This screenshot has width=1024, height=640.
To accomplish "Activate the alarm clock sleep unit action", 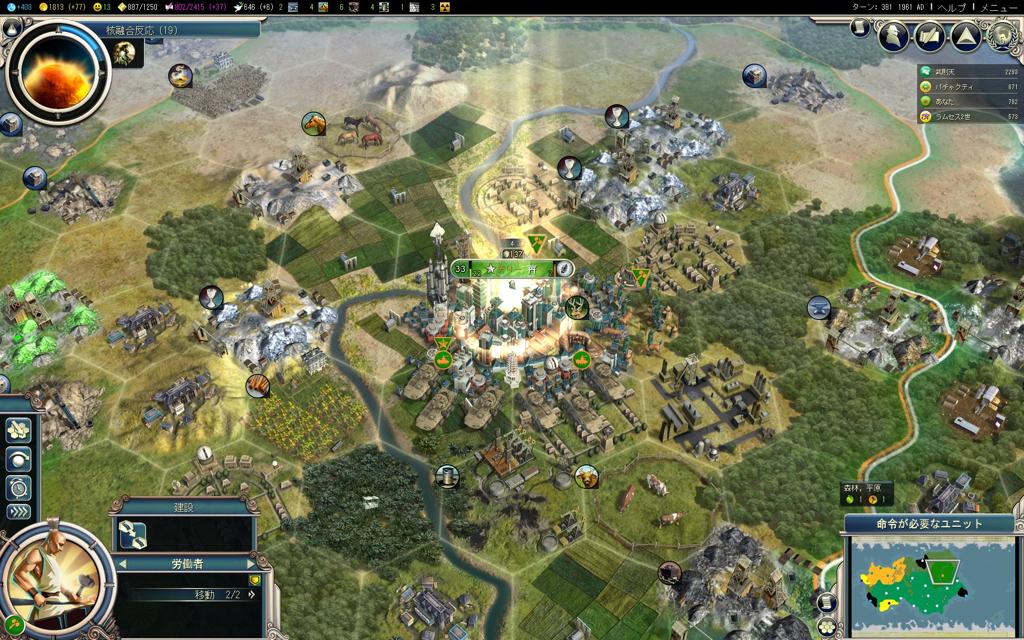I will point(19,488).
